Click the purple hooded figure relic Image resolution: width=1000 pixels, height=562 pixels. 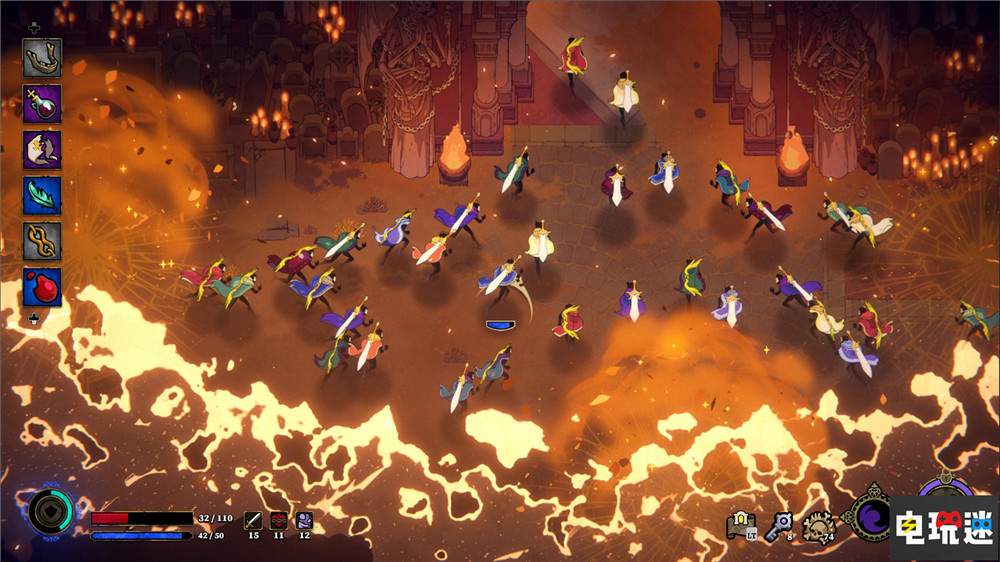(x=42, y=150)
